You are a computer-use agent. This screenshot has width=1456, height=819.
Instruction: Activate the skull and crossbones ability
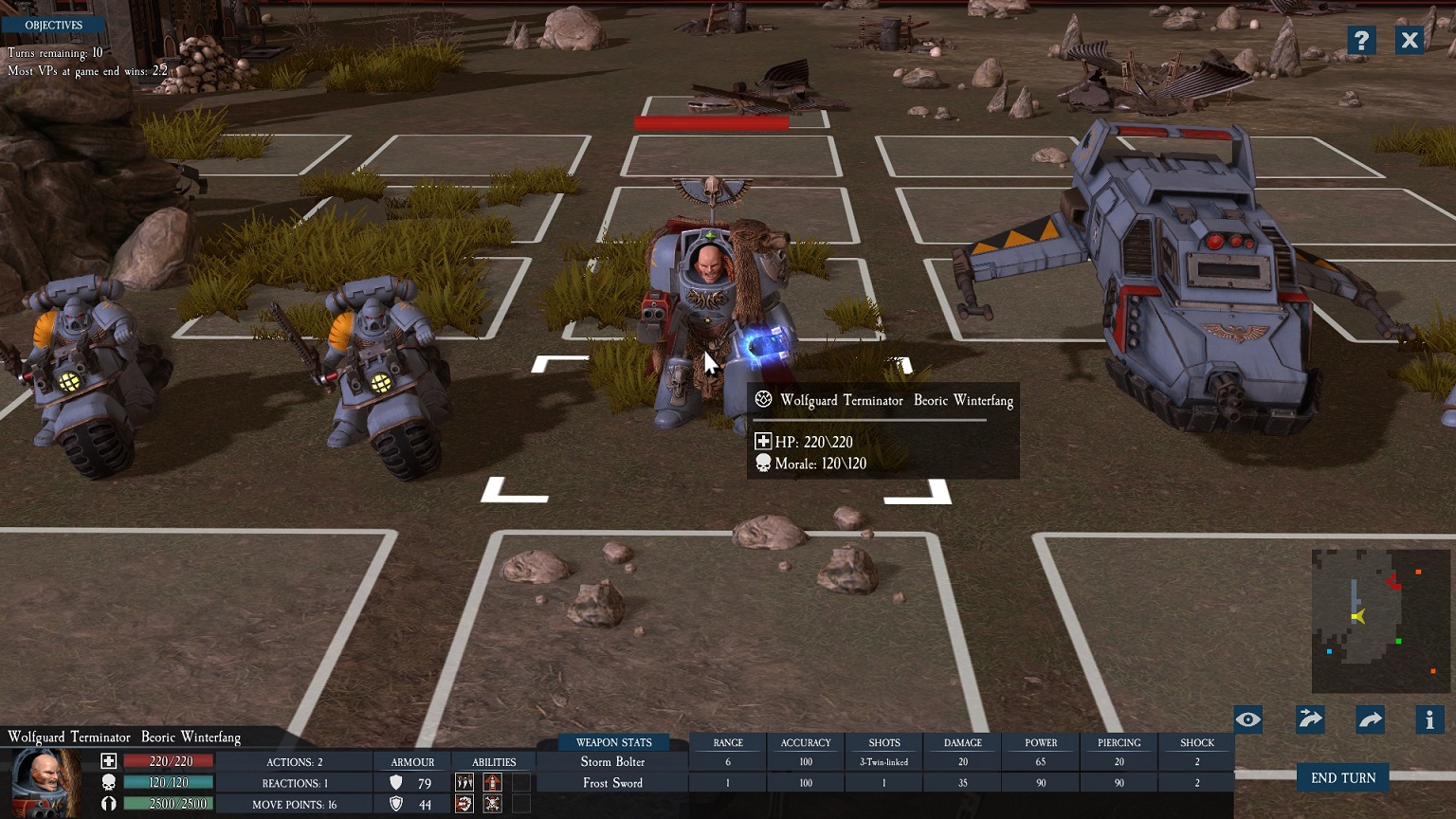click(493, 804)
